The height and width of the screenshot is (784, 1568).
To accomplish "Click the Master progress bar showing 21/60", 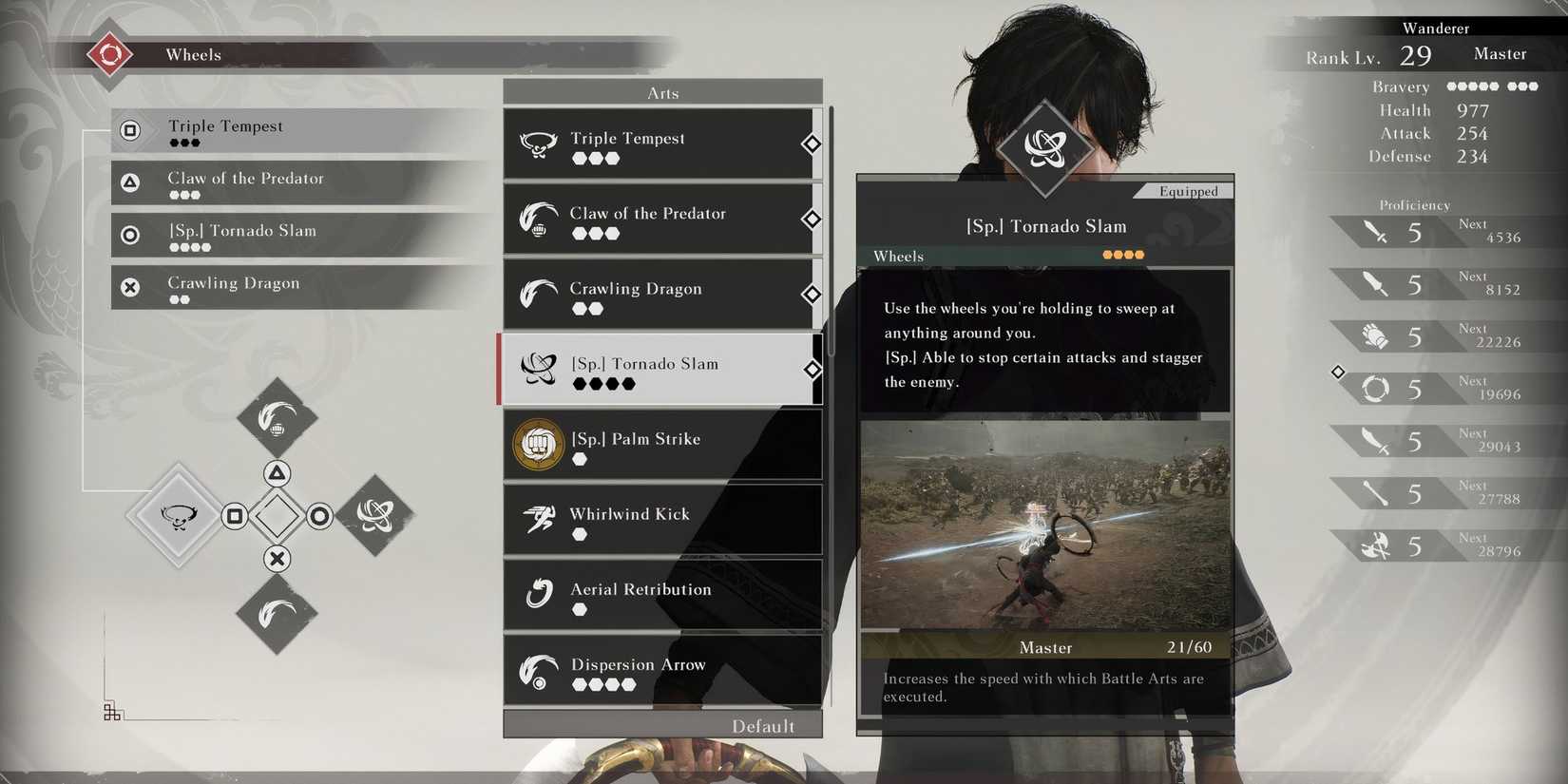I will click(x=1045, y=647).
